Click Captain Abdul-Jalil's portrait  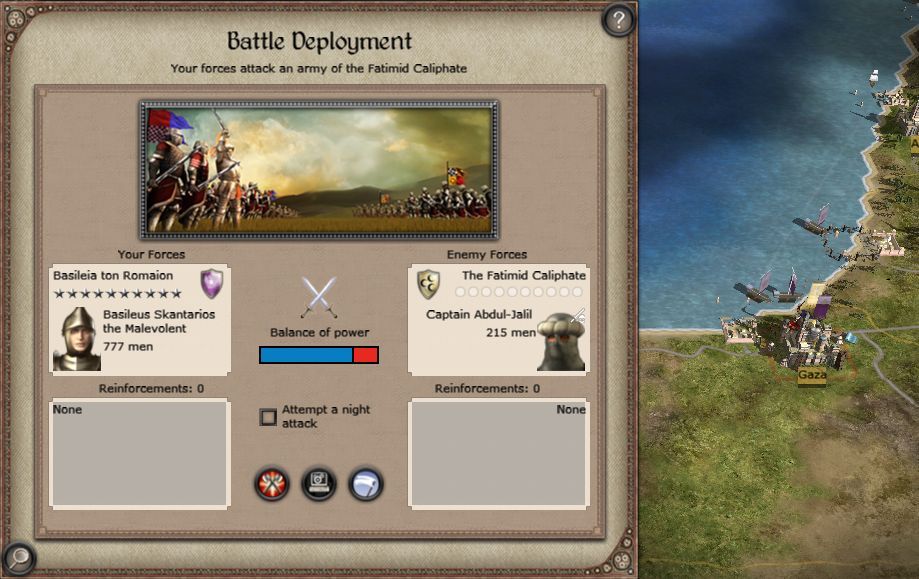point(561,342)
